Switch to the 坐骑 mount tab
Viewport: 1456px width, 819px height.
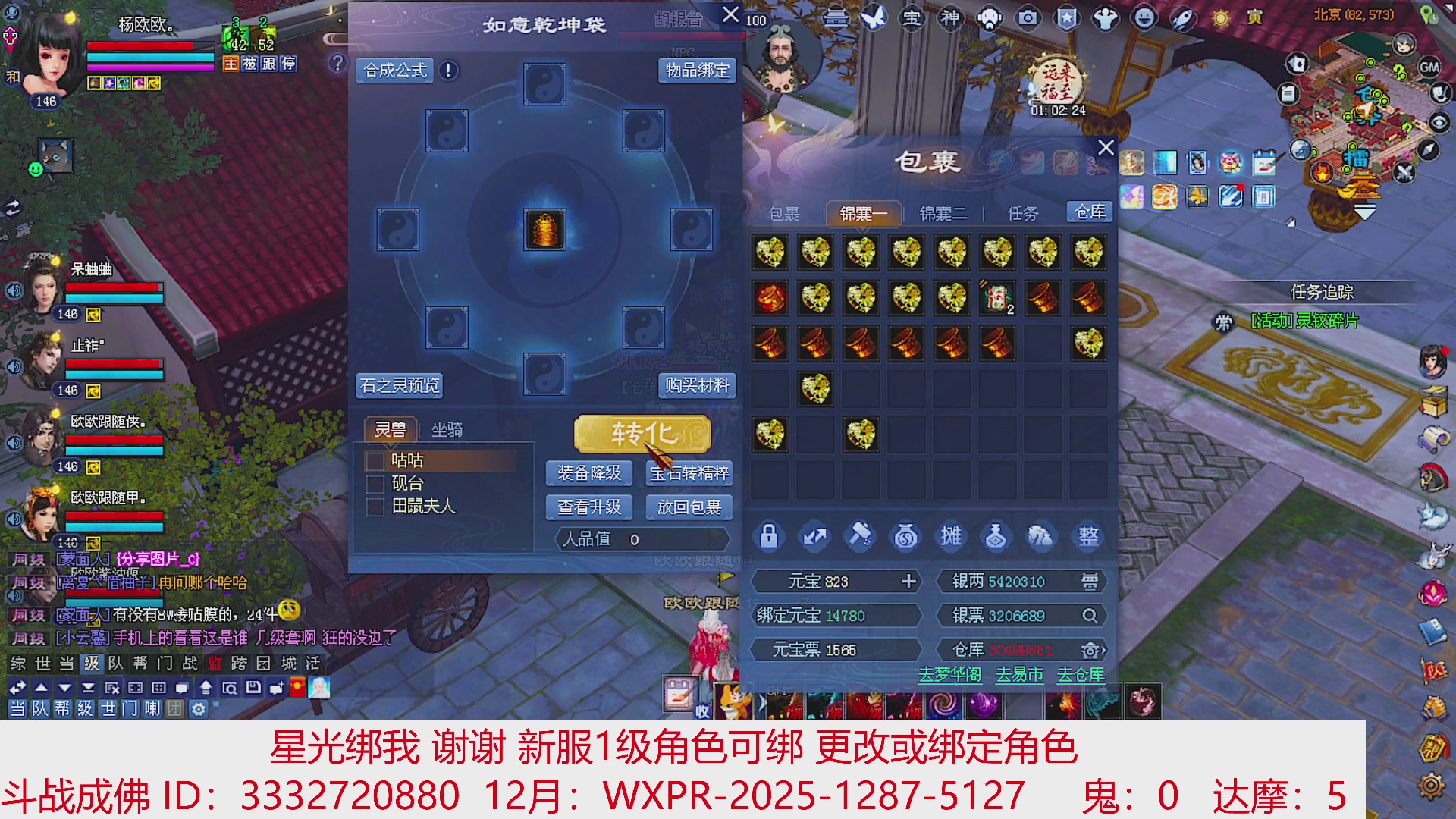click(447, 430)
